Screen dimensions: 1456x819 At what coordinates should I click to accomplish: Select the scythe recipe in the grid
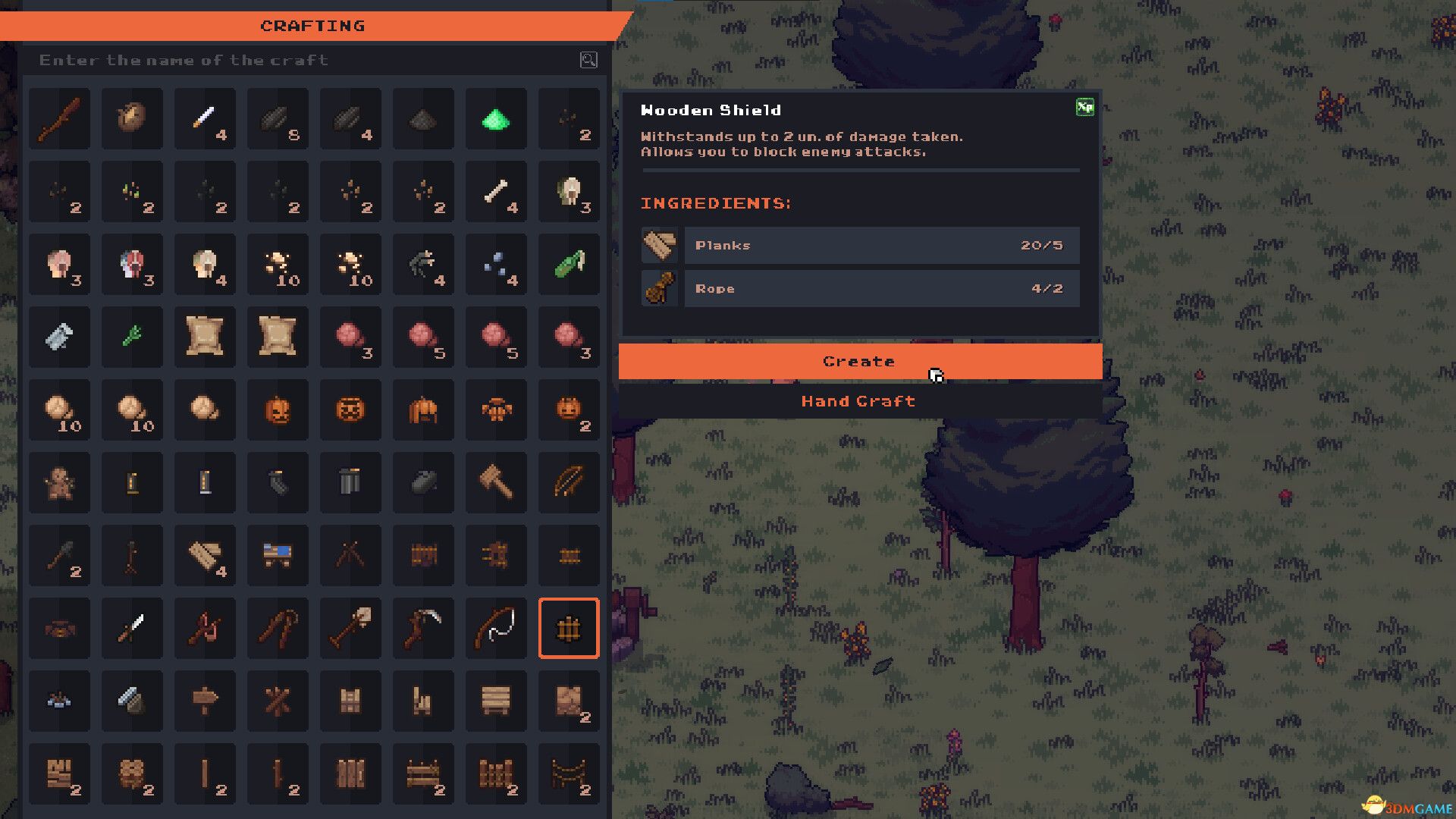point(423,629)
